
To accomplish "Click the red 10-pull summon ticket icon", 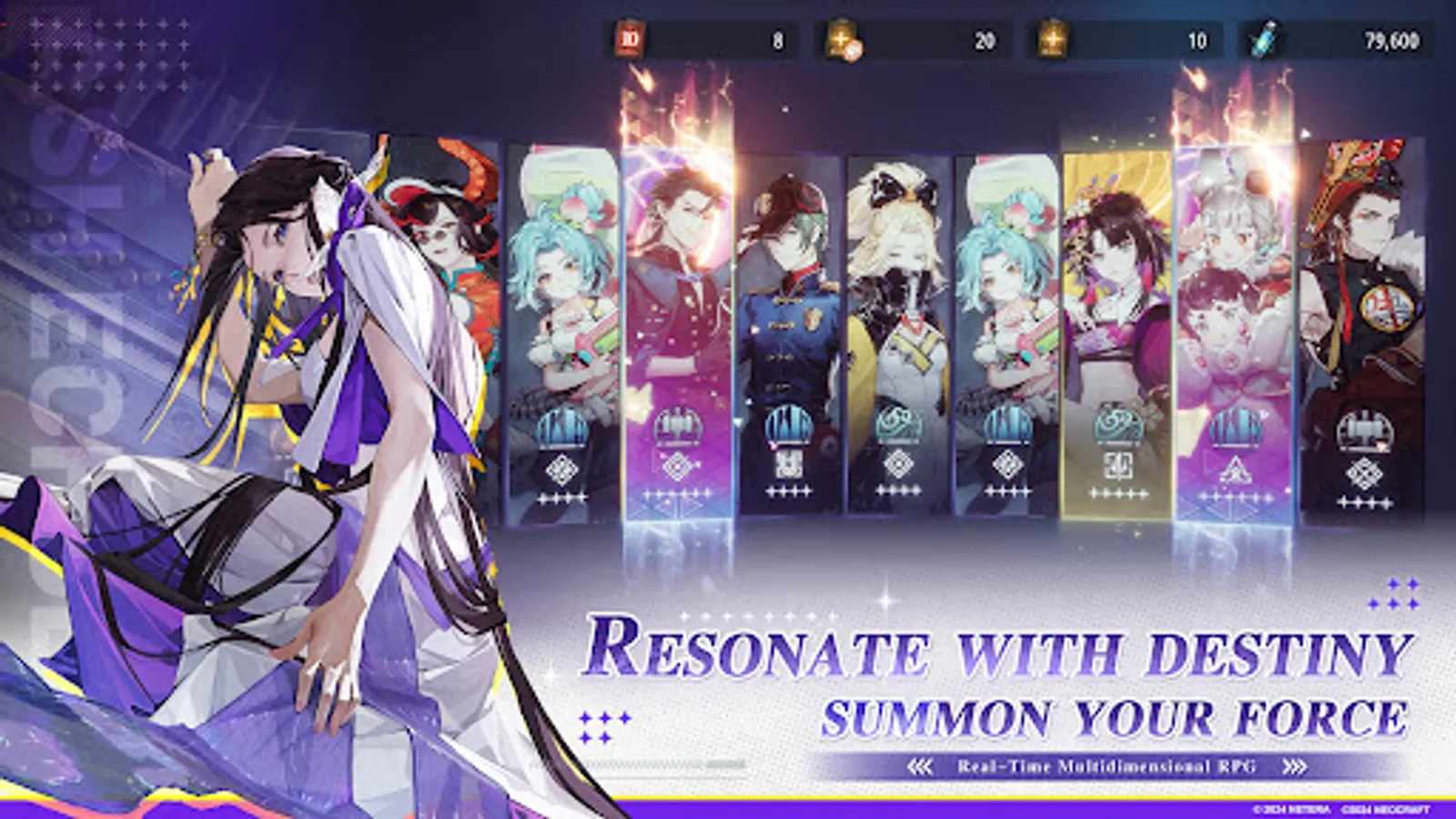I will pyautogui.click(x=630, y=39).
